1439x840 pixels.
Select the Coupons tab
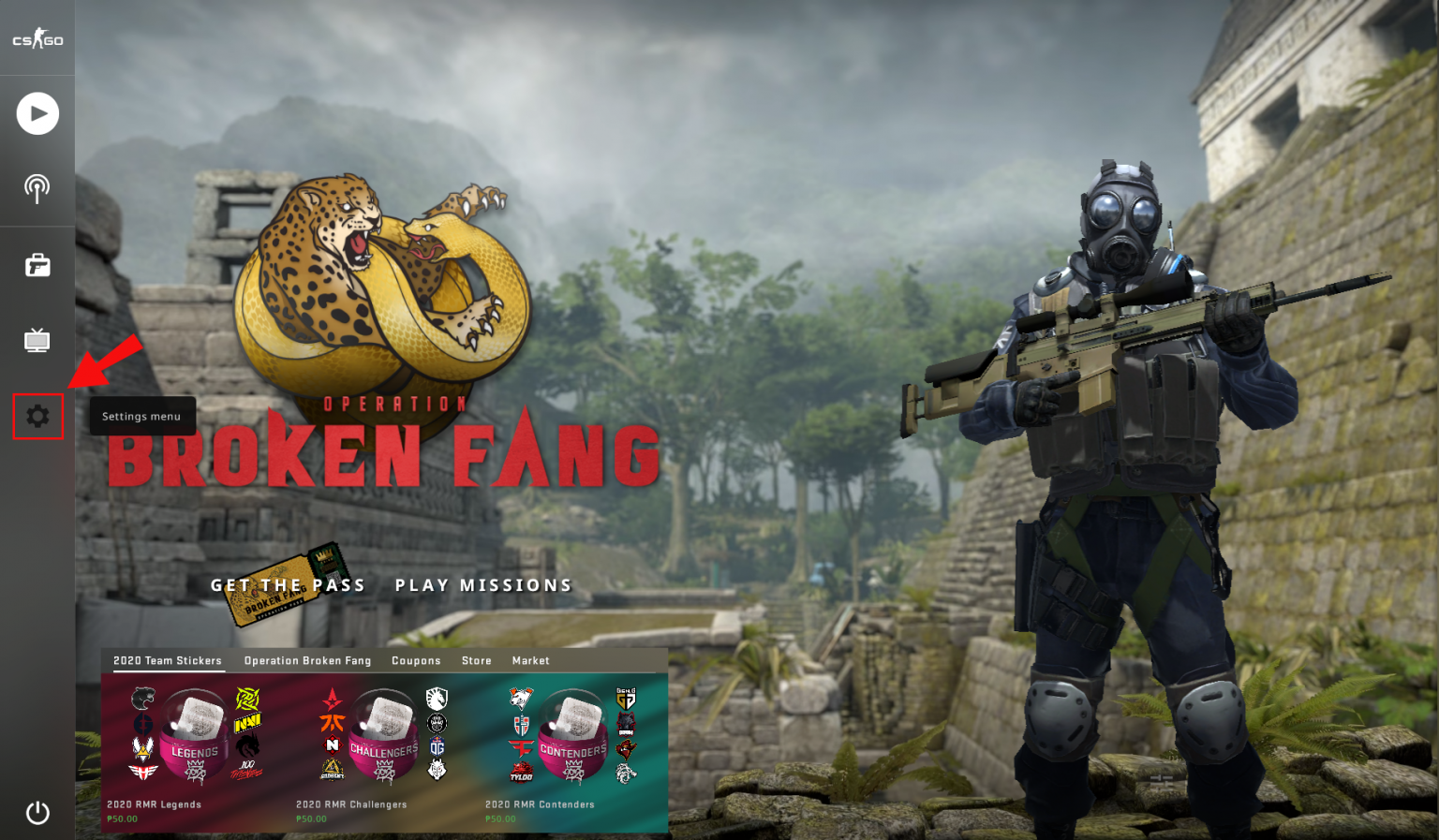[x=417, y=661]
